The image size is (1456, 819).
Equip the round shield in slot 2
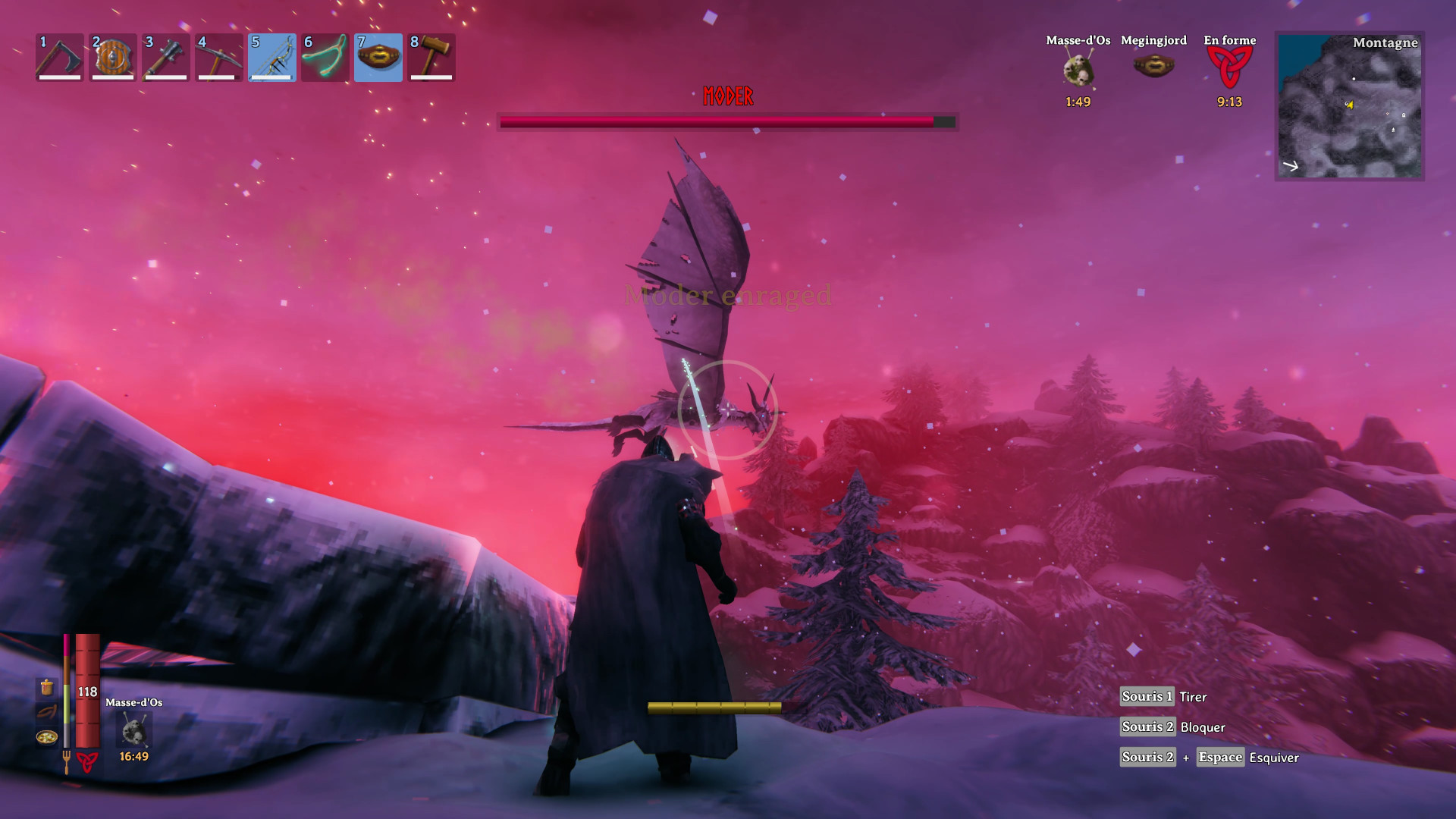pos(112,57)
